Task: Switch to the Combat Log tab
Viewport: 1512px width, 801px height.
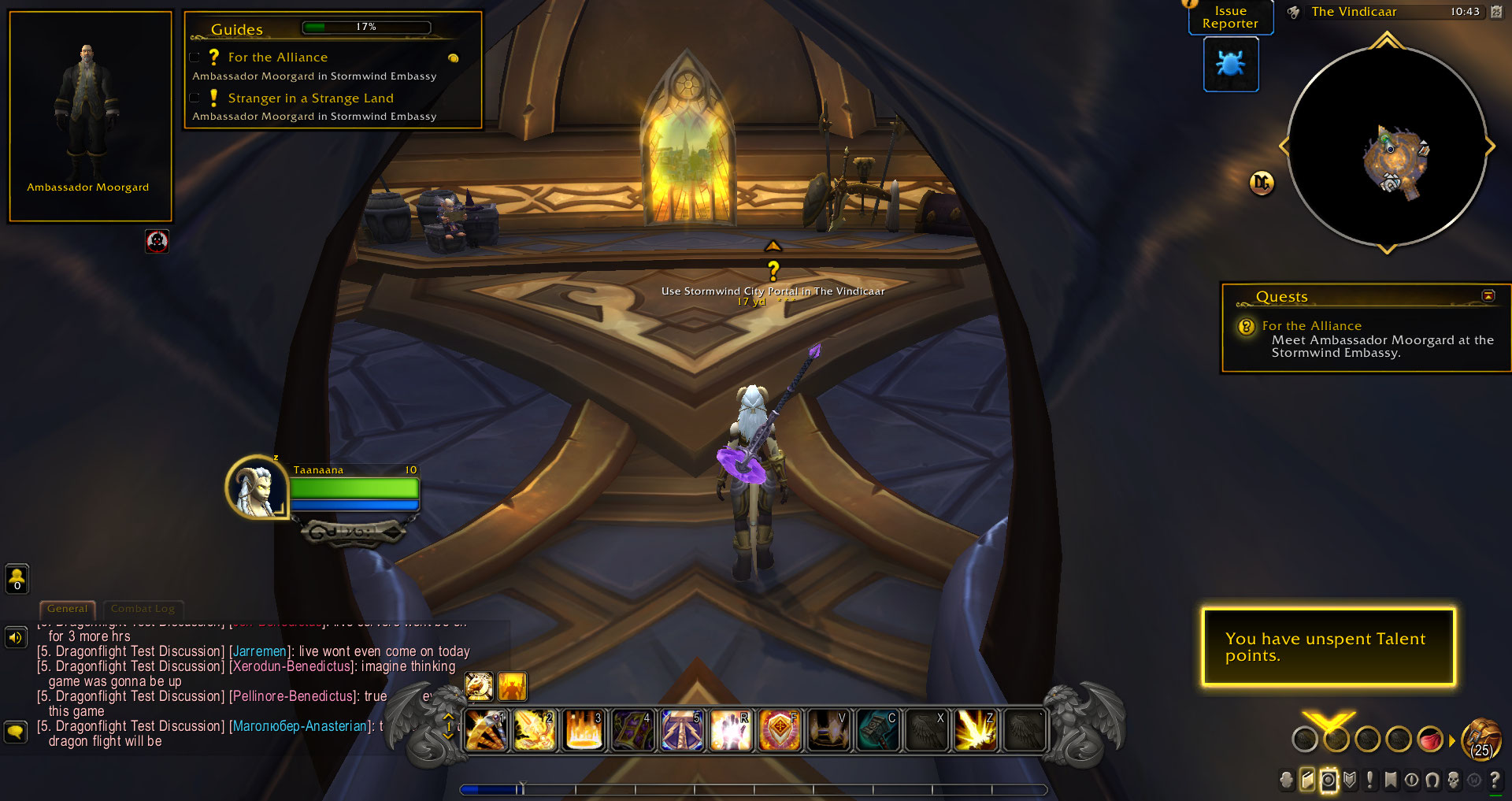Action: (143, 609)
